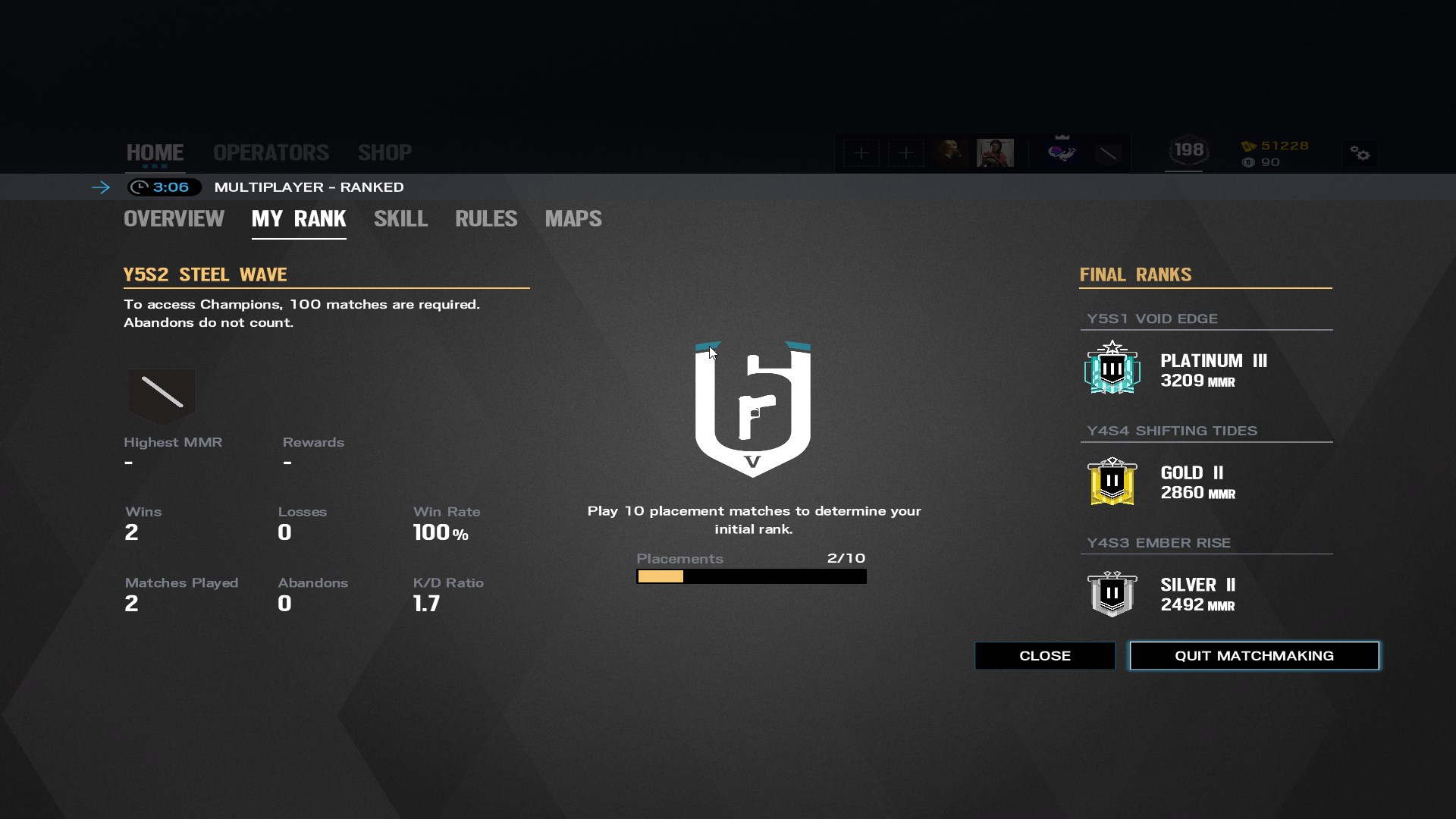Select the My Rank tab
The image size is (1456, 819).
pyautogui.click(x=299, y=219)
